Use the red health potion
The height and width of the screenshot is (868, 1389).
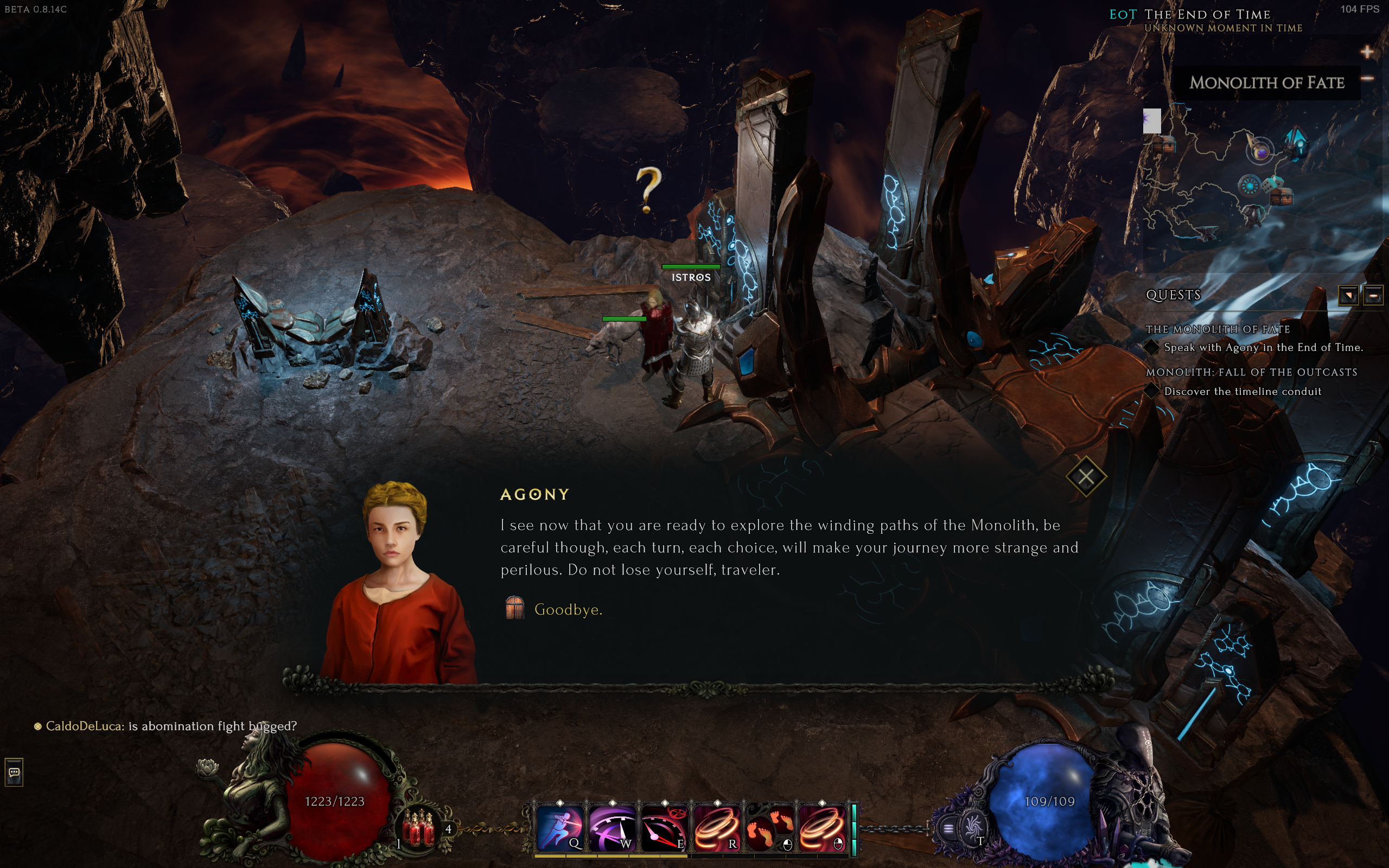[x=418, y=827]
